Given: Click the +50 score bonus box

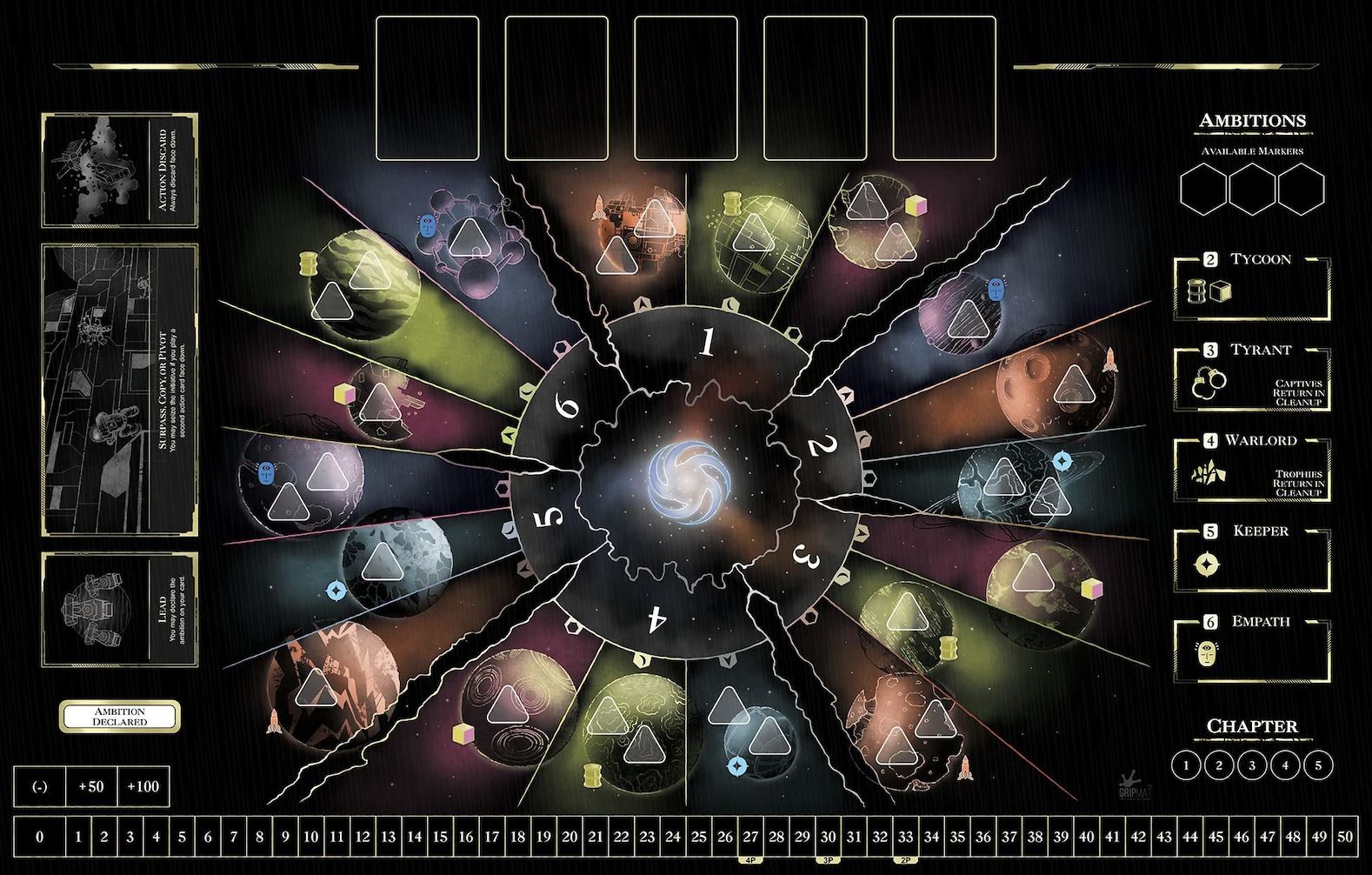Looking at the screenshot, I should point(91,787).
